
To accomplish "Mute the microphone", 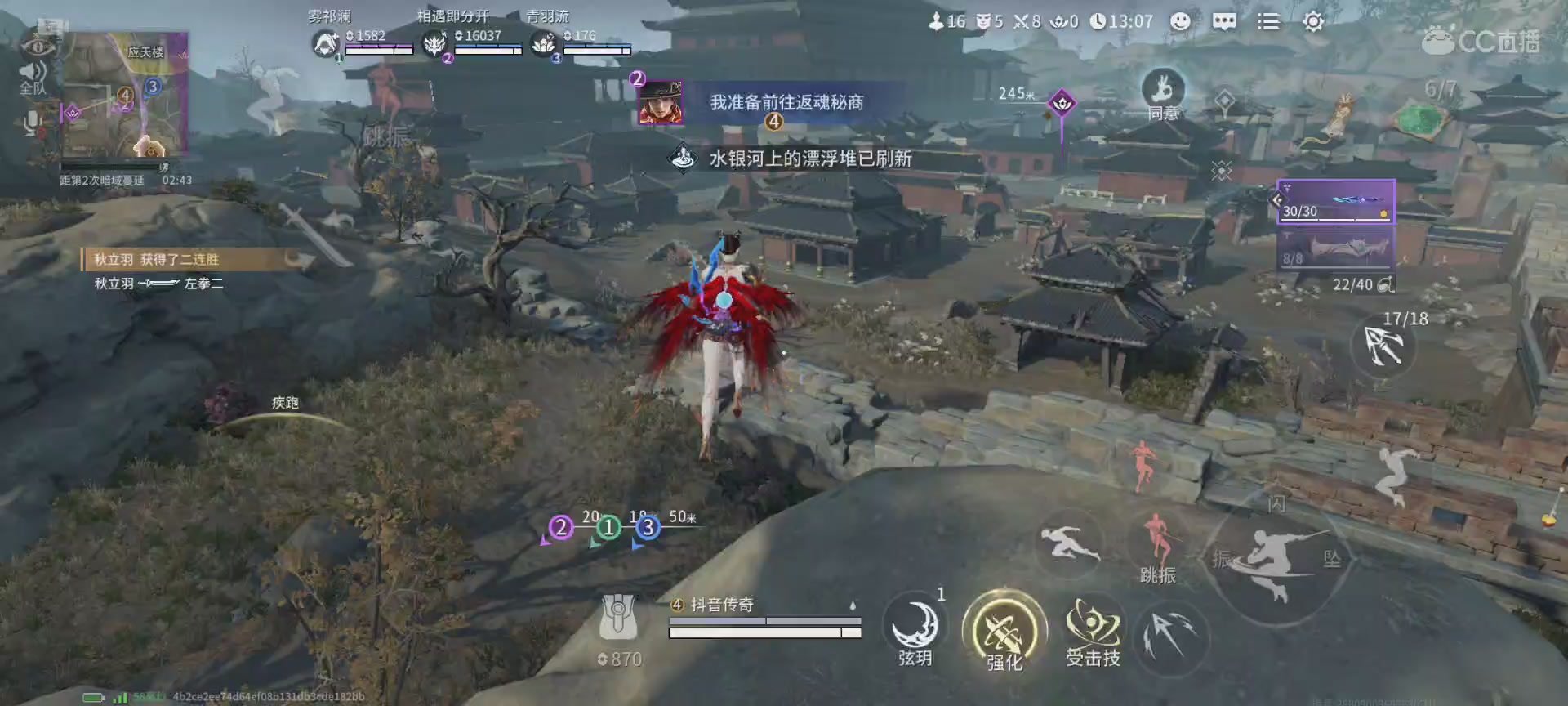I will pos(30,123).
